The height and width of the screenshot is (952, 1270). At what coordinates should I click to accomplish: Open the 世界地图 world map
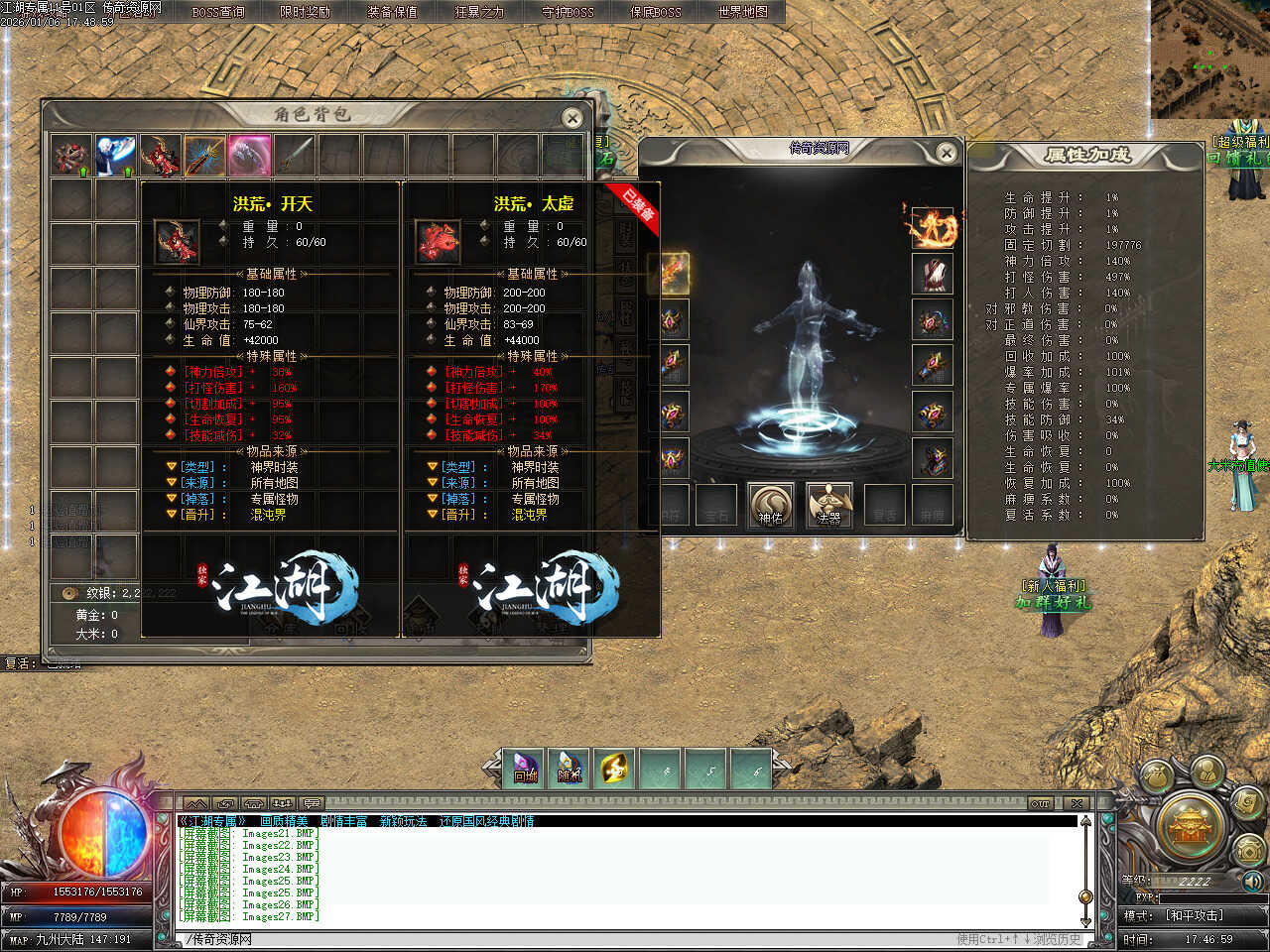click(x=742, y=12)
